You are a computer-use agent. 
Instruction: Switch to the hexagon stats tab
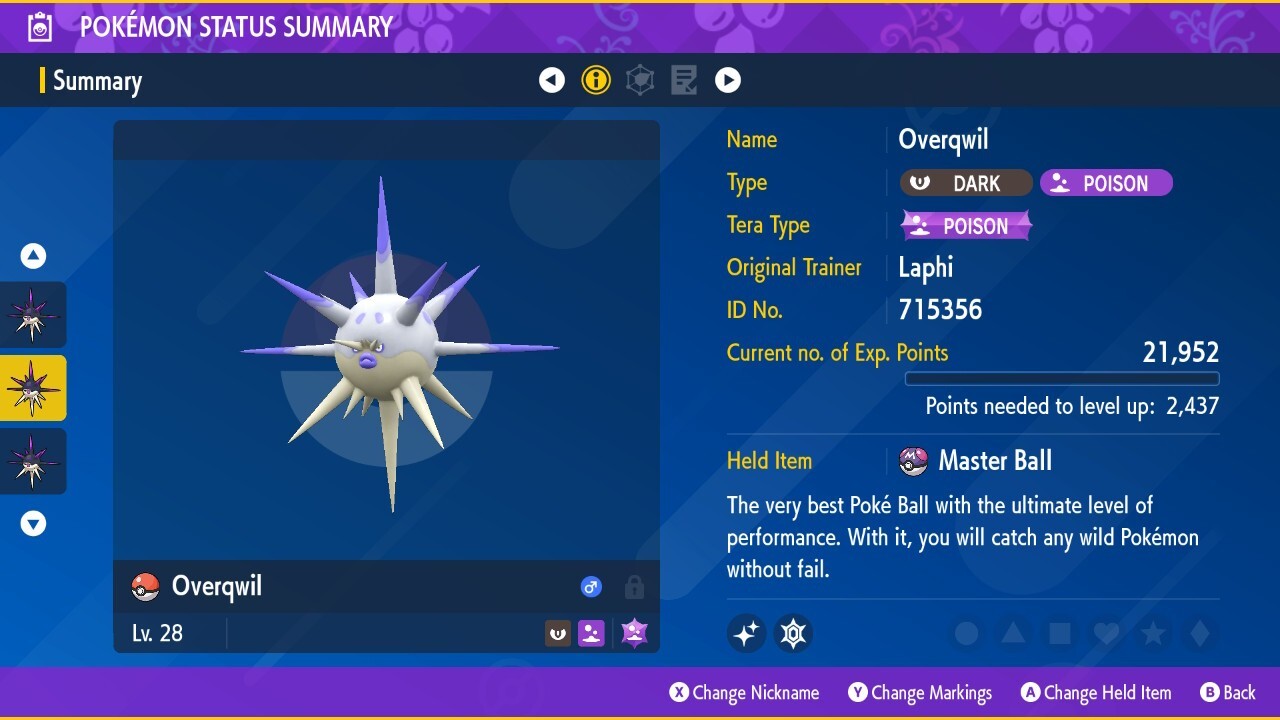(640, 80)
